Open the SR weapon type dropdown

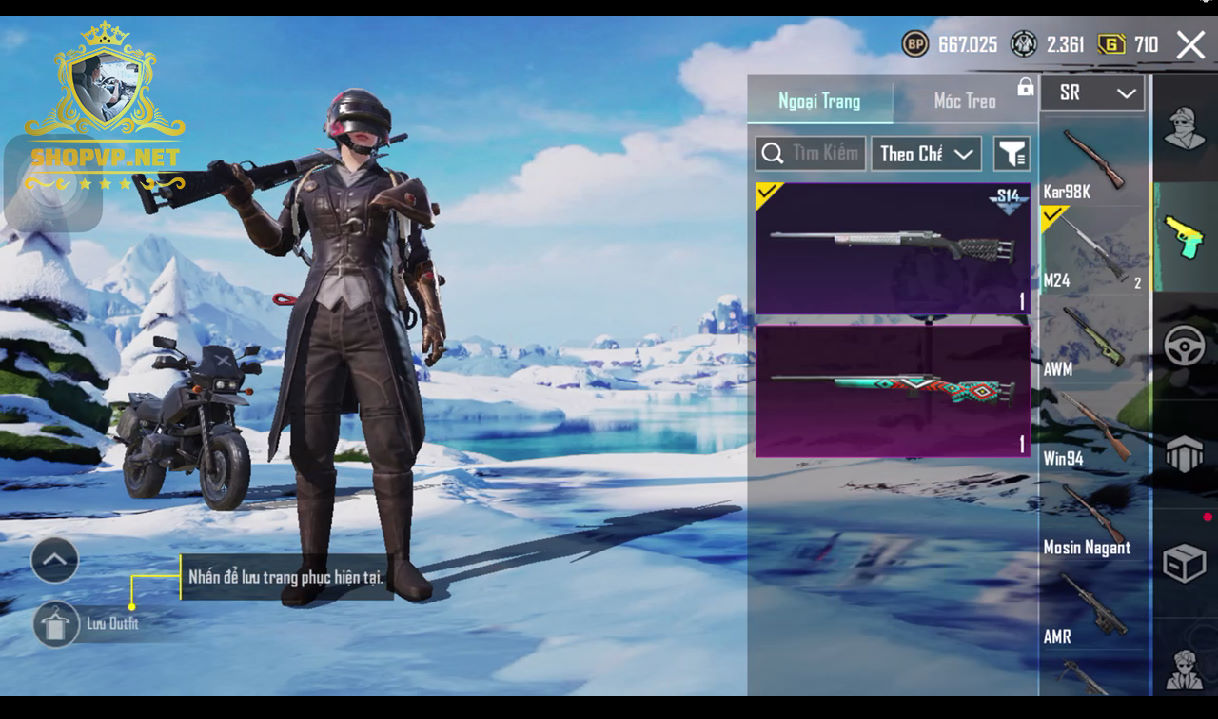click(1093, 93)
